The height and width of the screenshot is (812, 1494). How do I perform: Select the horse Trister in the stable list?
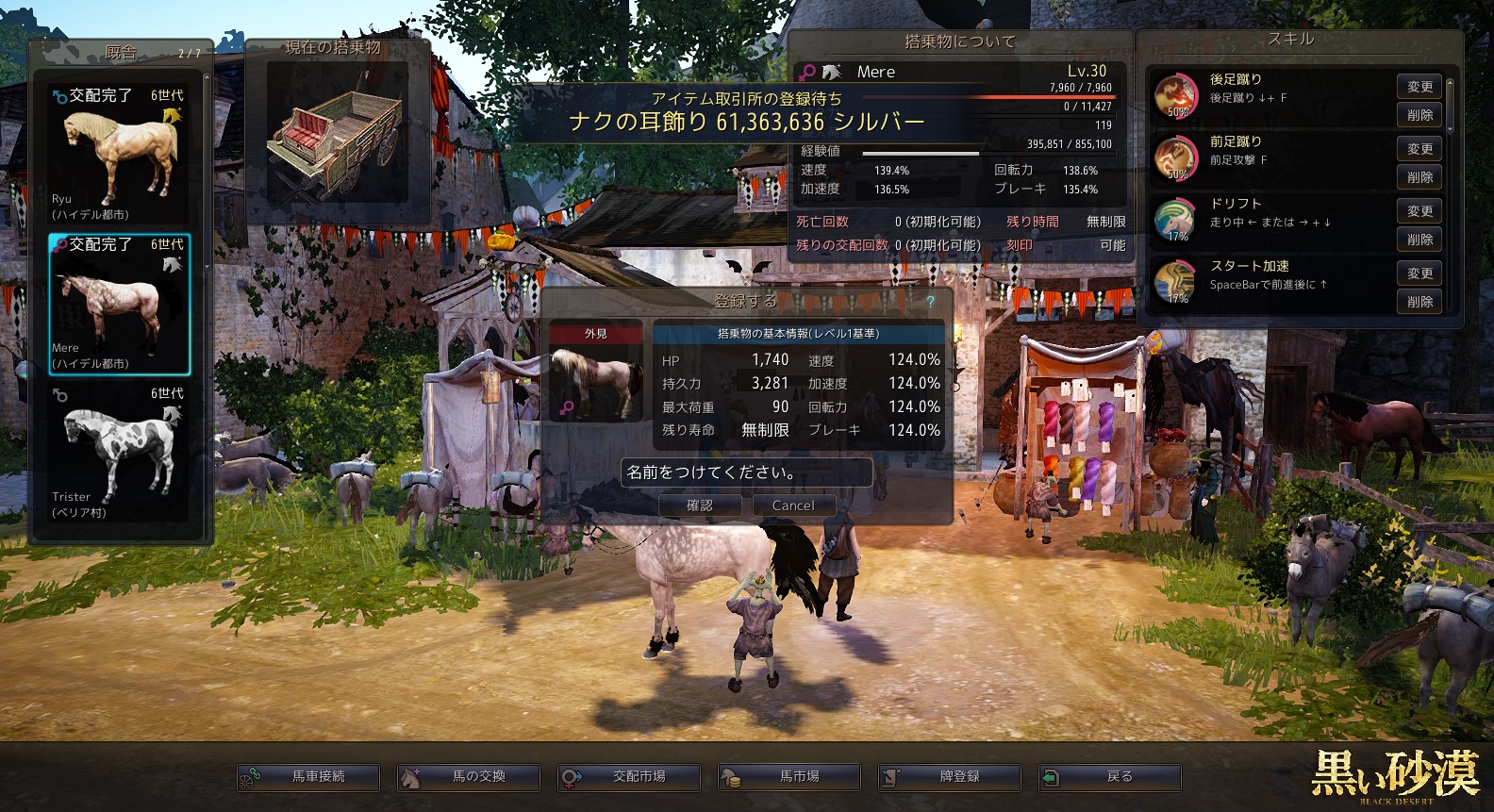click(120, 453)
